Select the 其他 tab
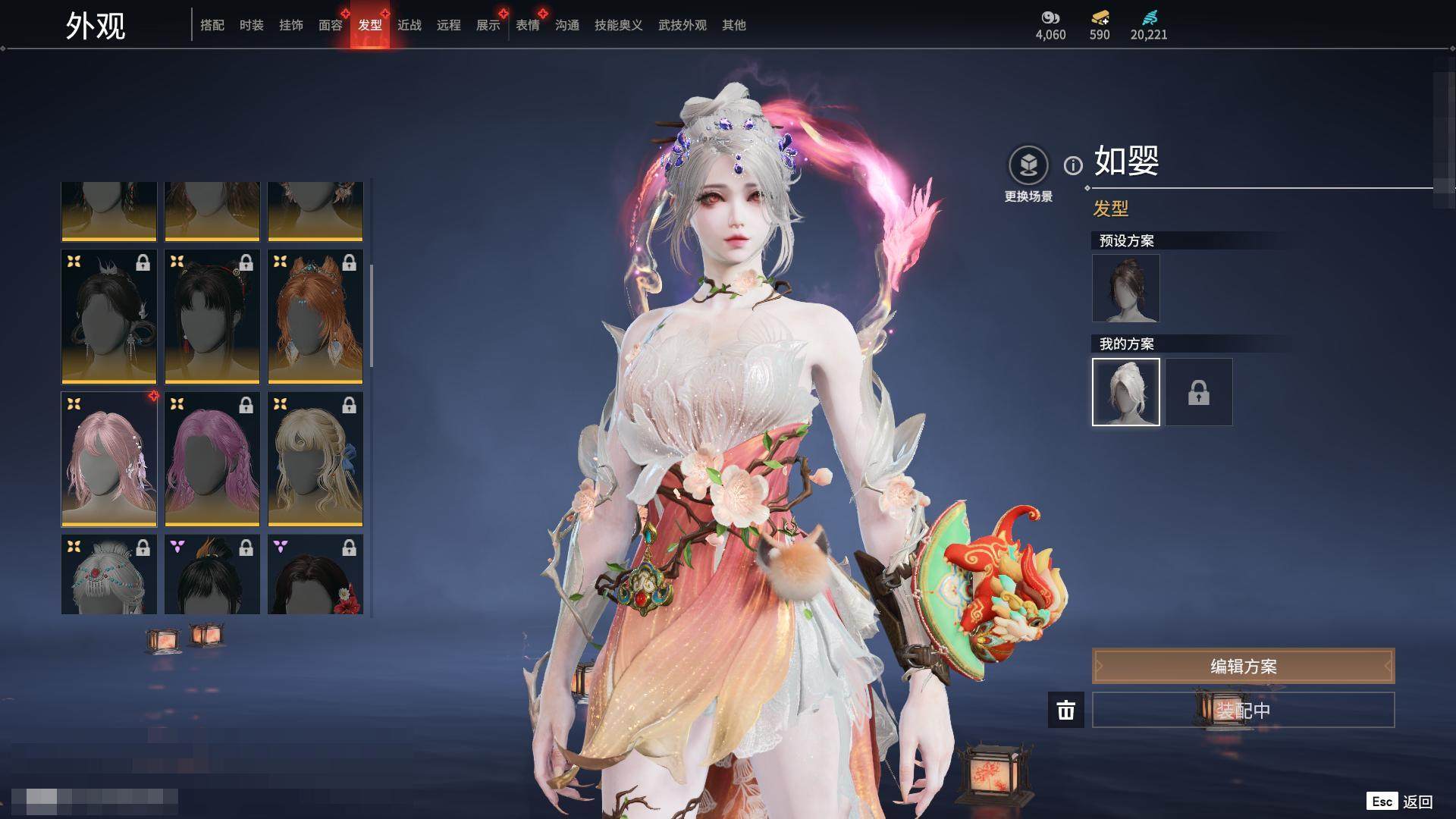This screenshot has width=1456, height=819. 734,25
